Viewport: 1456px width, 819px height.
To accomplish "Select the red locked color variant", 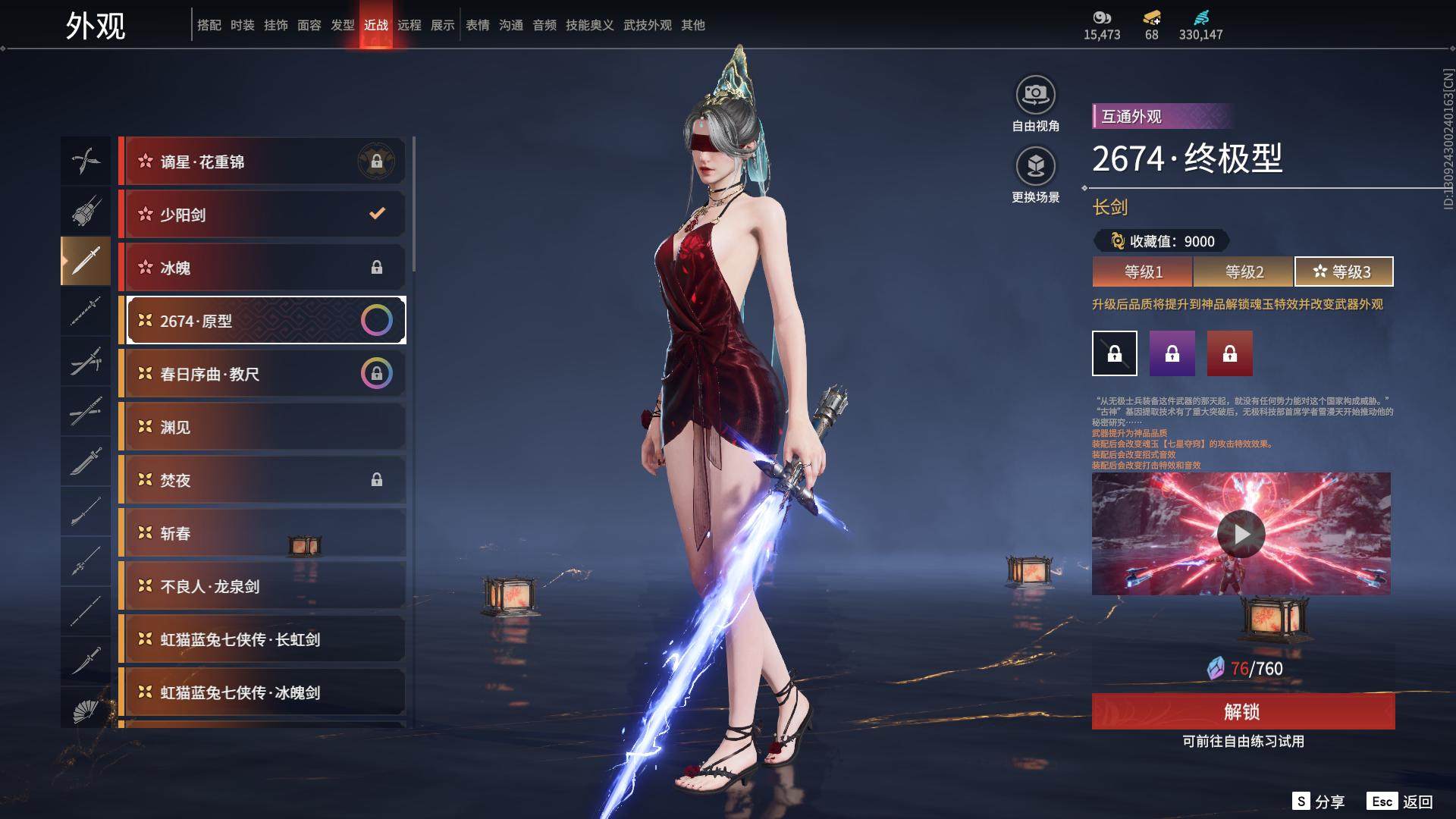I will coord(1230,353).
